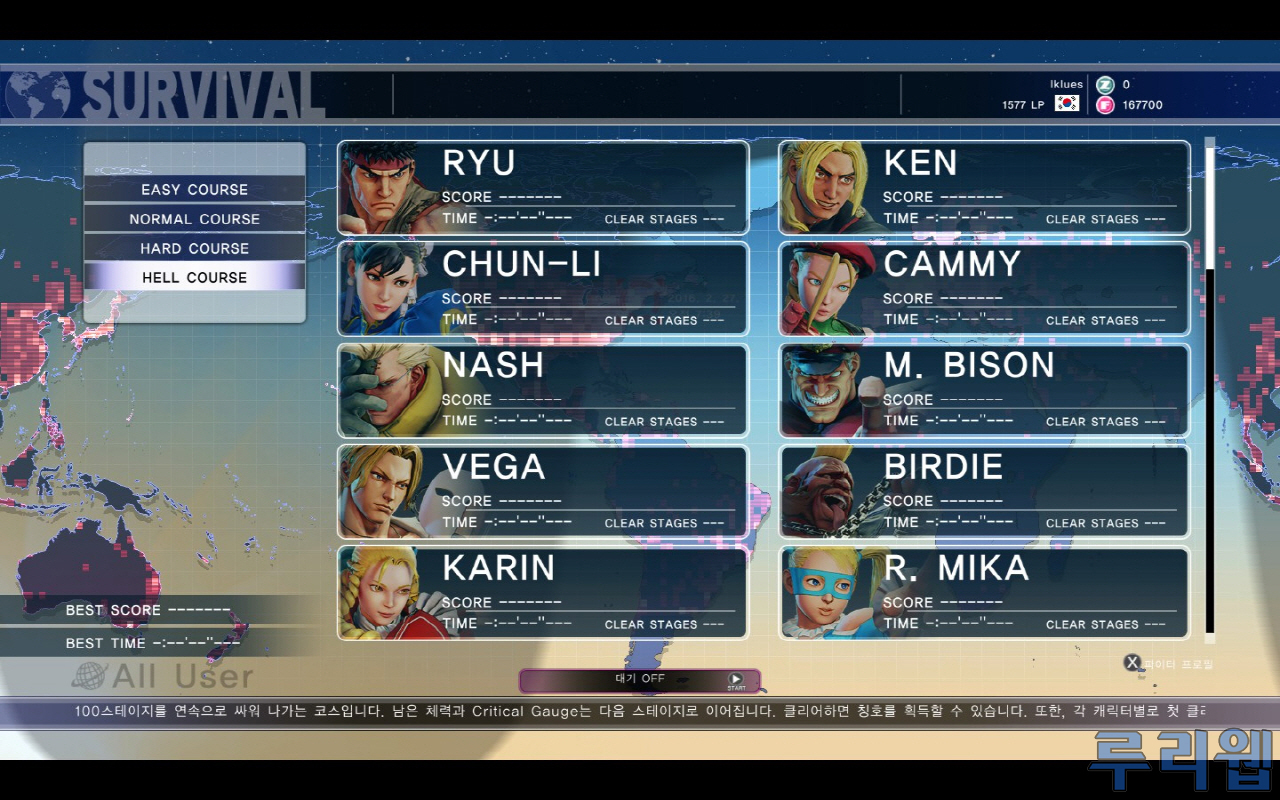The height and width of the screenshot is (800, 1280).
Task: Select the Easy Course option
Action: coord(194,189)
